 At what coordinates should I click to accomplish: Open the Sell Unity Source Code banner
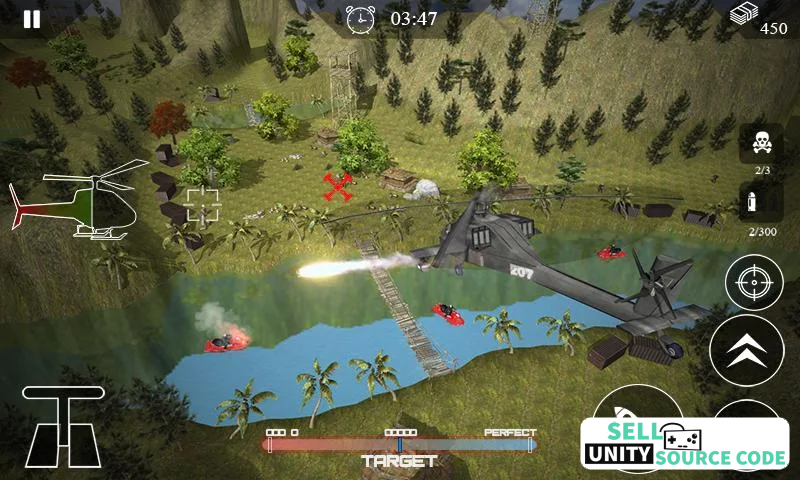click(x=685, y=444)
